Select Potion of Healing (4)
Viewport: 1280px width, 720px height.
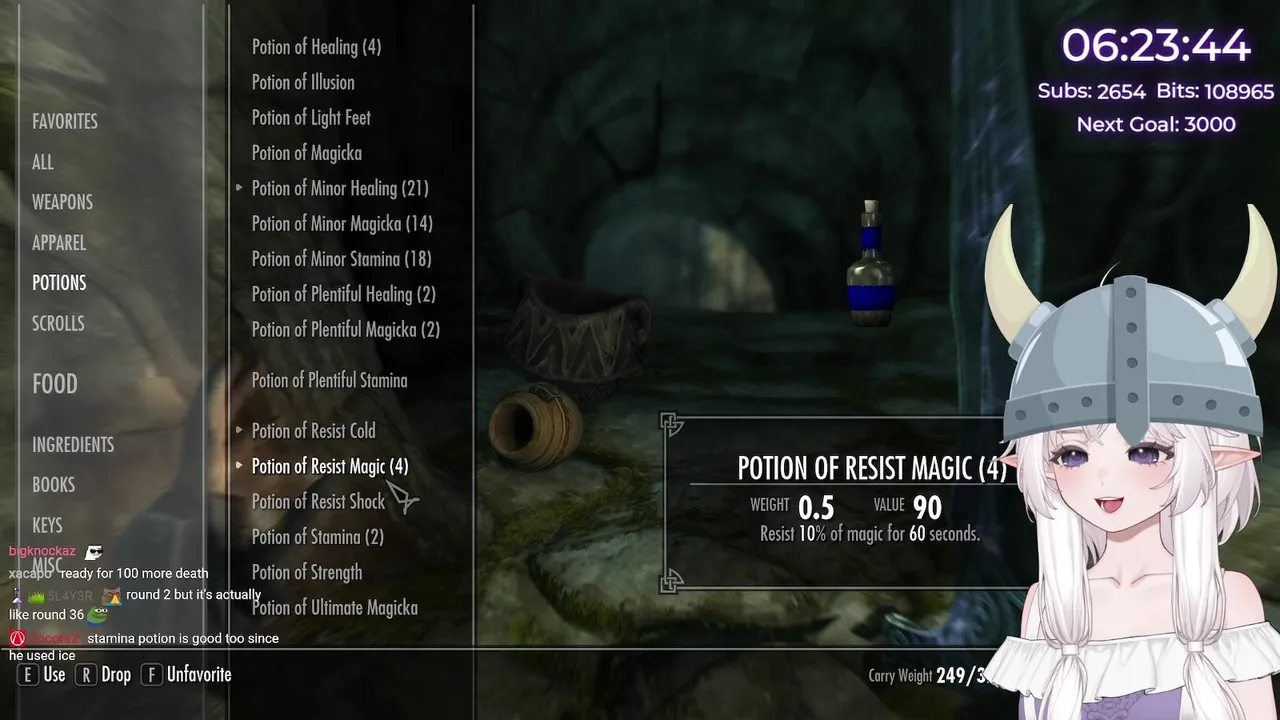pyautogui.click(x=316, y=47)
